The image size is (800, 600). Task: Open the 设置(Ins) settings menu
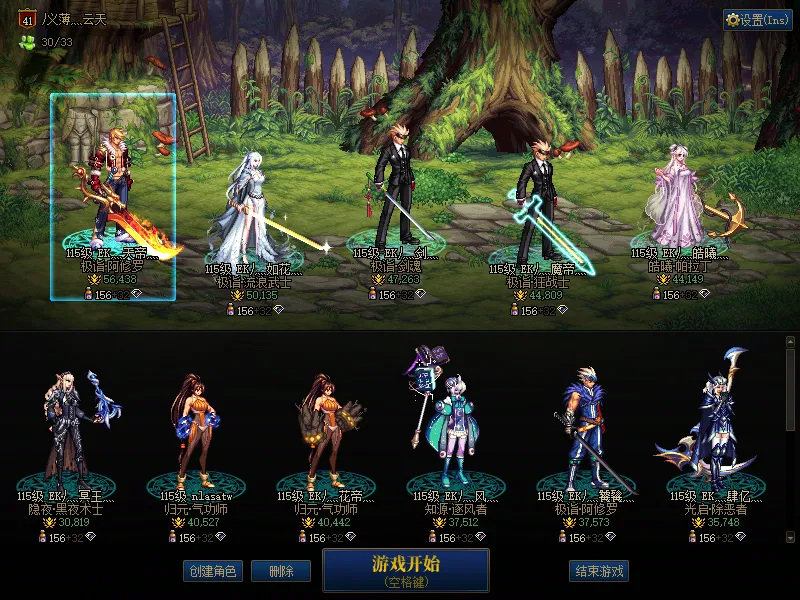coord(758,20)
